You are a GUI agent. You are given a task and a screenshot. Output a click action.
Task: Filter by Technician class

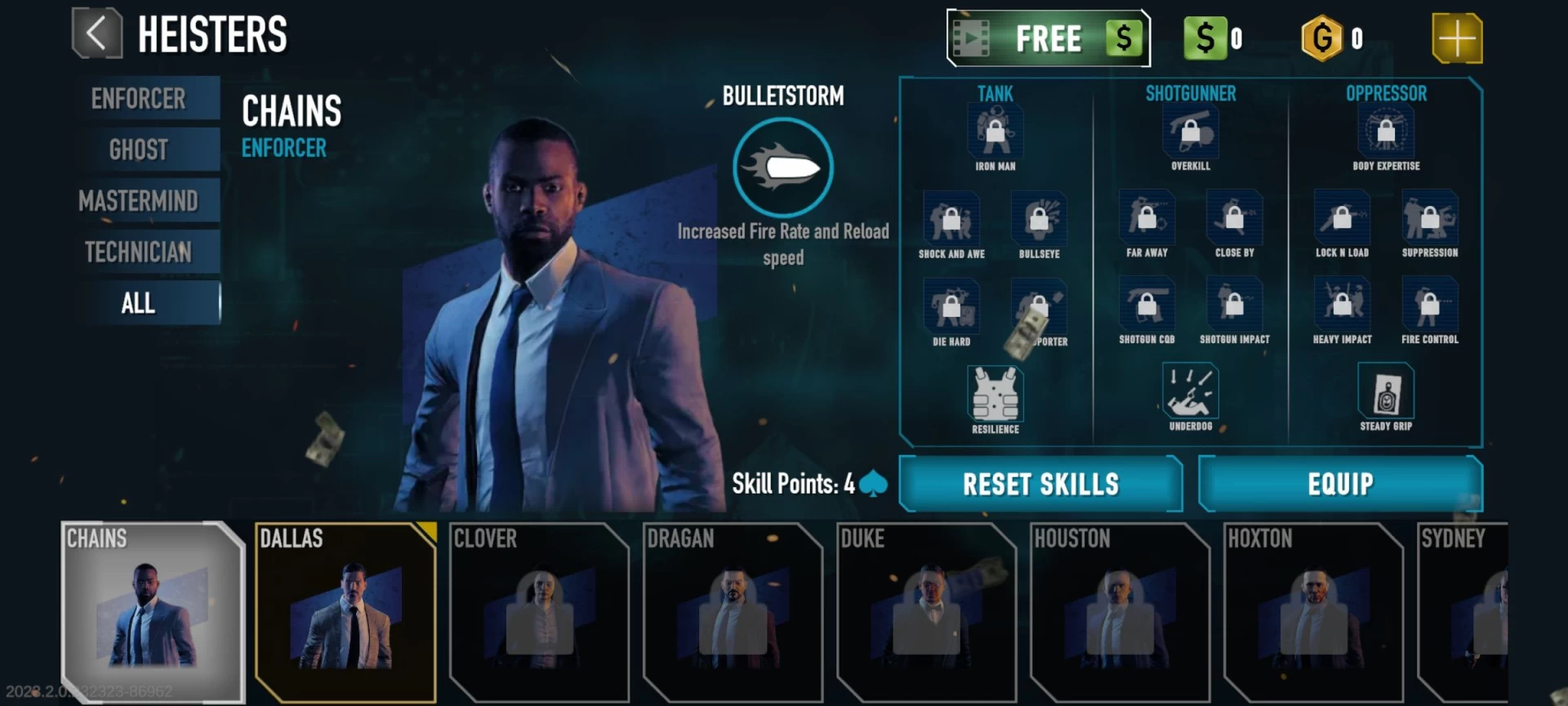(139, 252)
